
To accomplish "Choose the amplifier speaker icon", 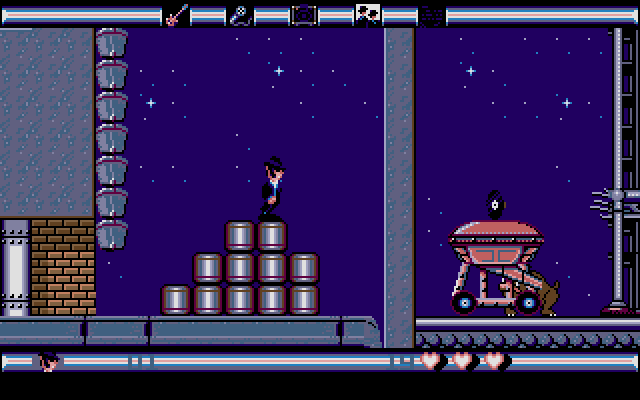I will (303, 14).
